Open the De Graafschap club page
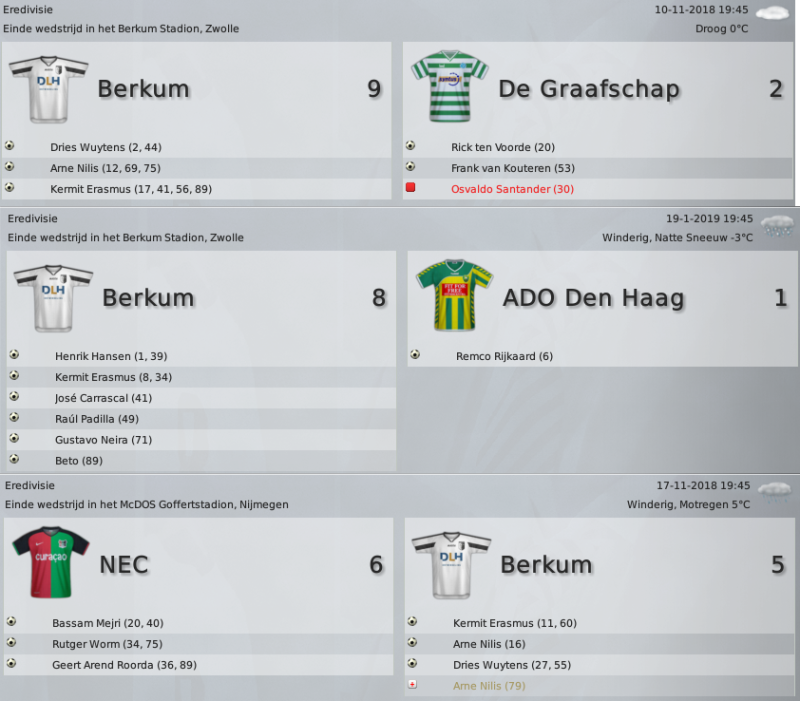This screenshot has height=701, width=800. [x=588, y=89]
